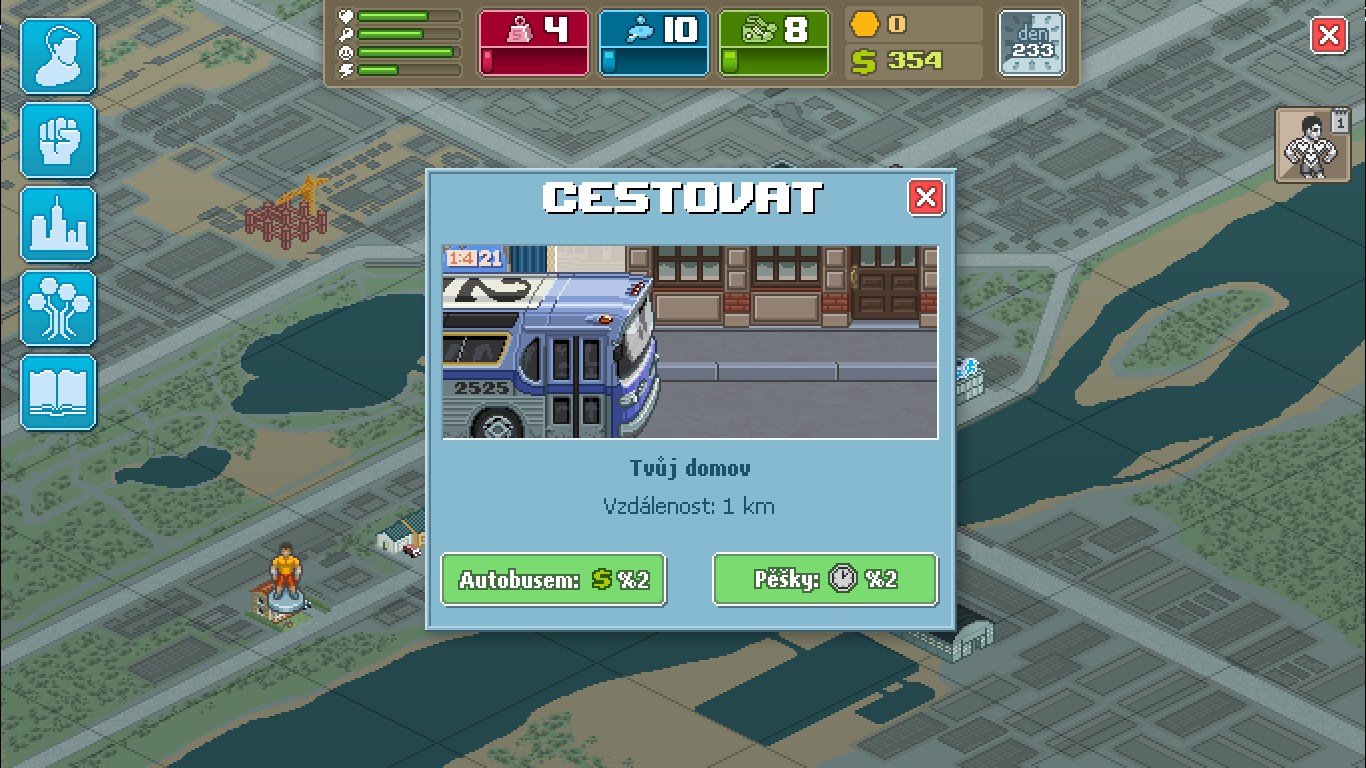This screenshot has width=1366, height=768.
Task: Click the bus picture in the dialog
Action: tap(689, 342)
